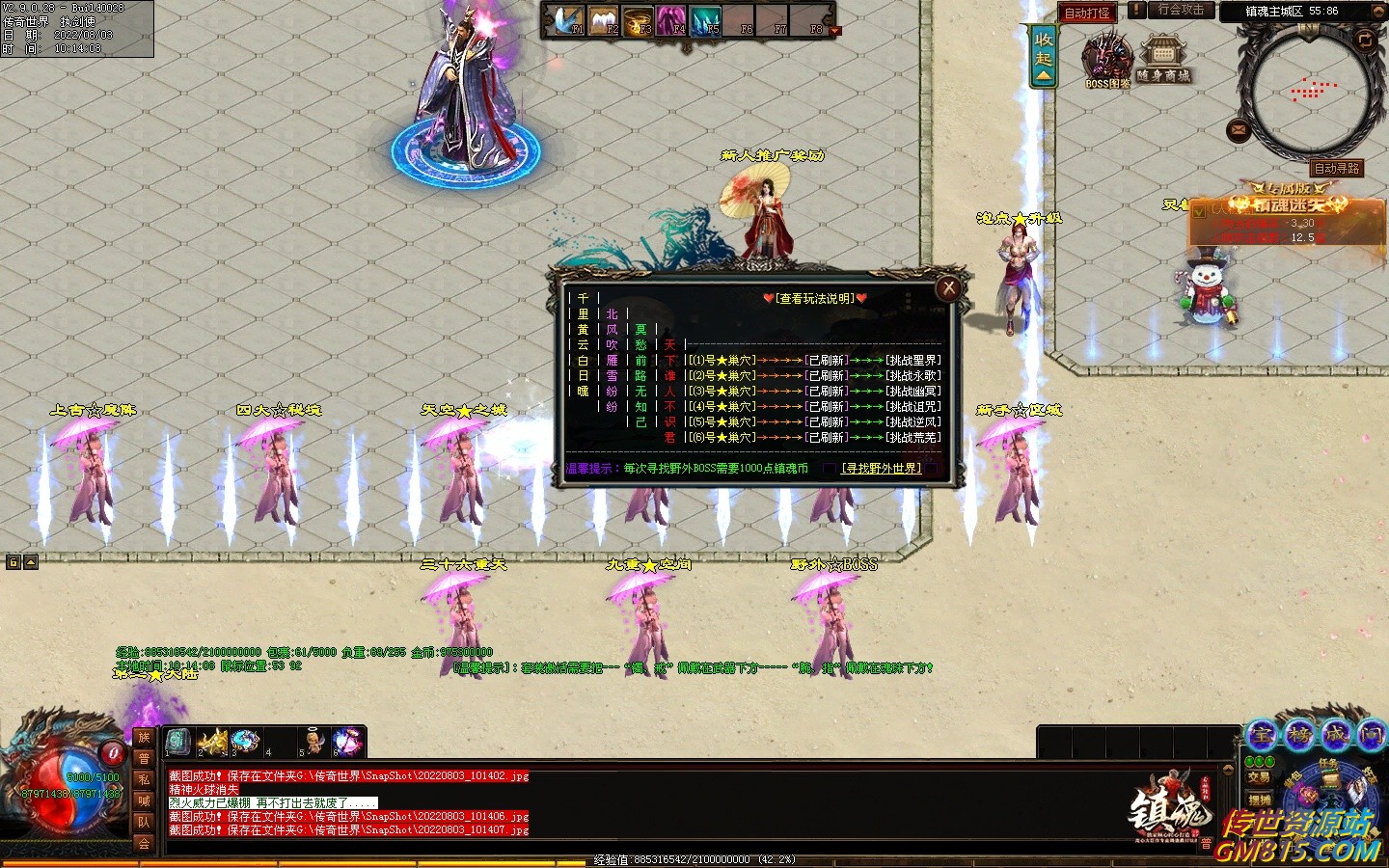
Task: Open the BOSS图鉴 bestiary icon
Action: (1107, 62)
